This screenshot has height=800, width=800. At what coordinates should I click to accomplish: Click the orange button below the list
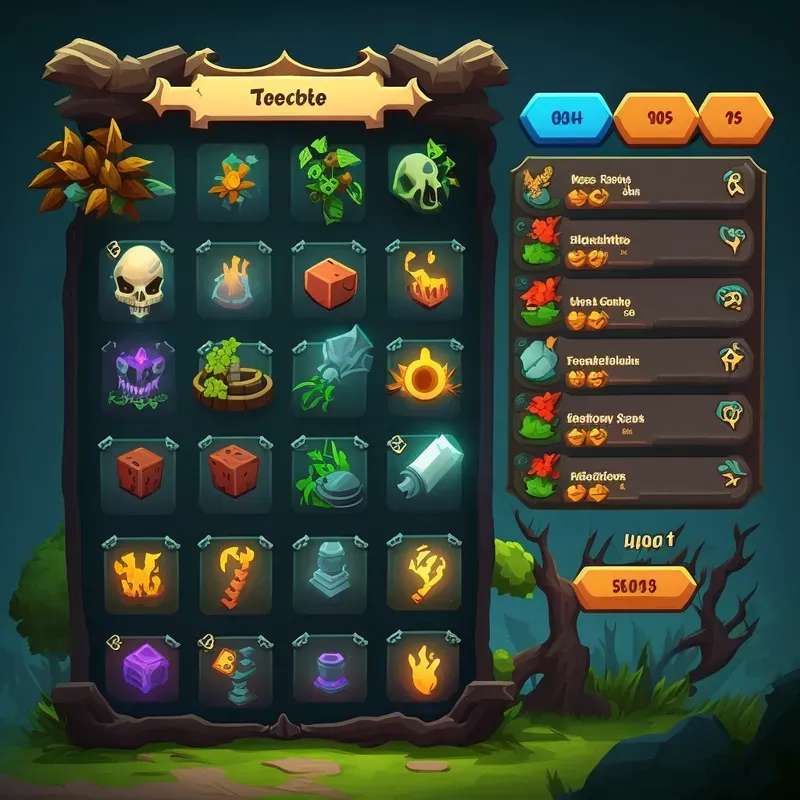[633, 587]
